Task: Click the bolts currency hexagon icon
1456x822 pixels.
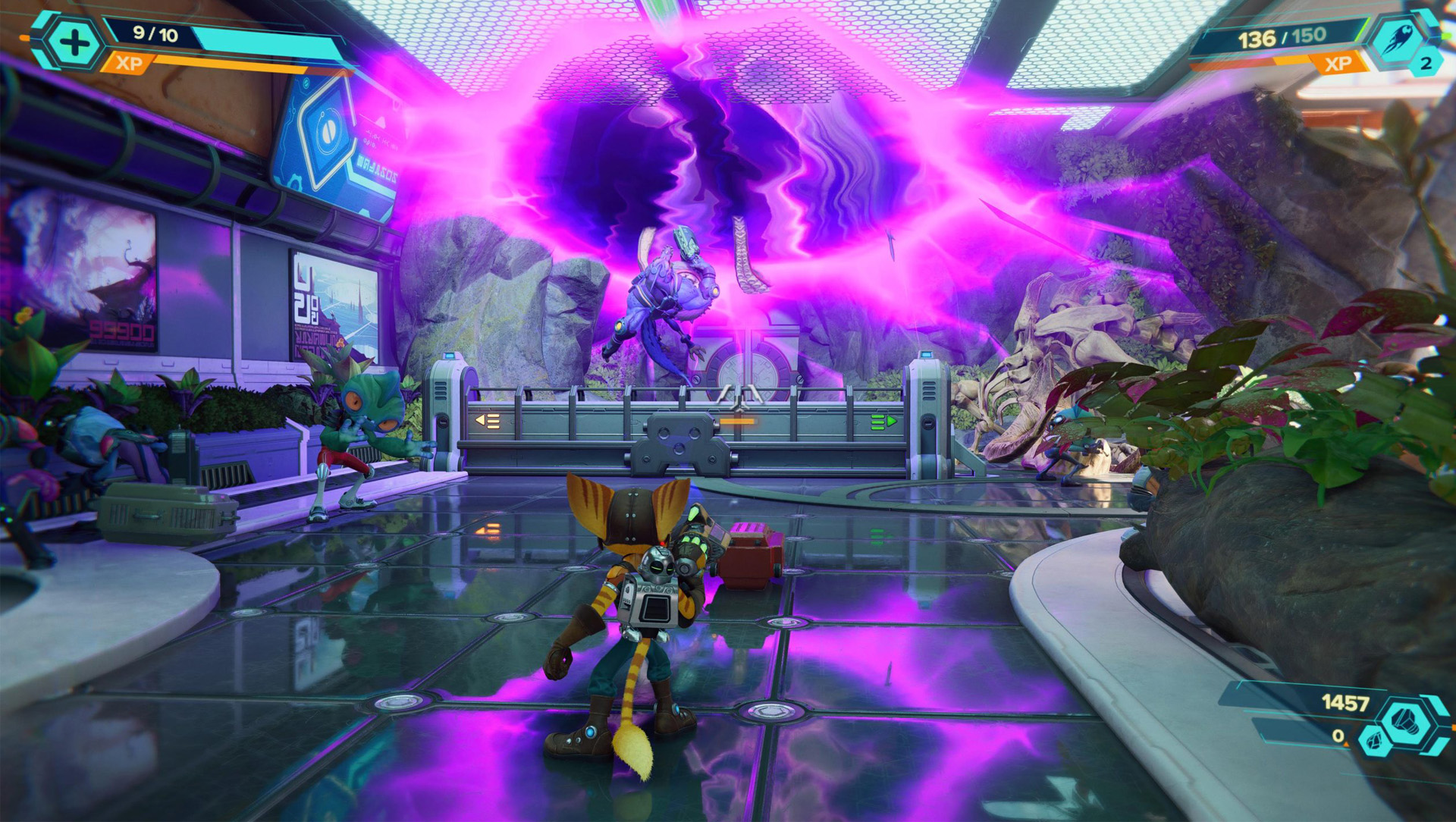Action: 1408,723
